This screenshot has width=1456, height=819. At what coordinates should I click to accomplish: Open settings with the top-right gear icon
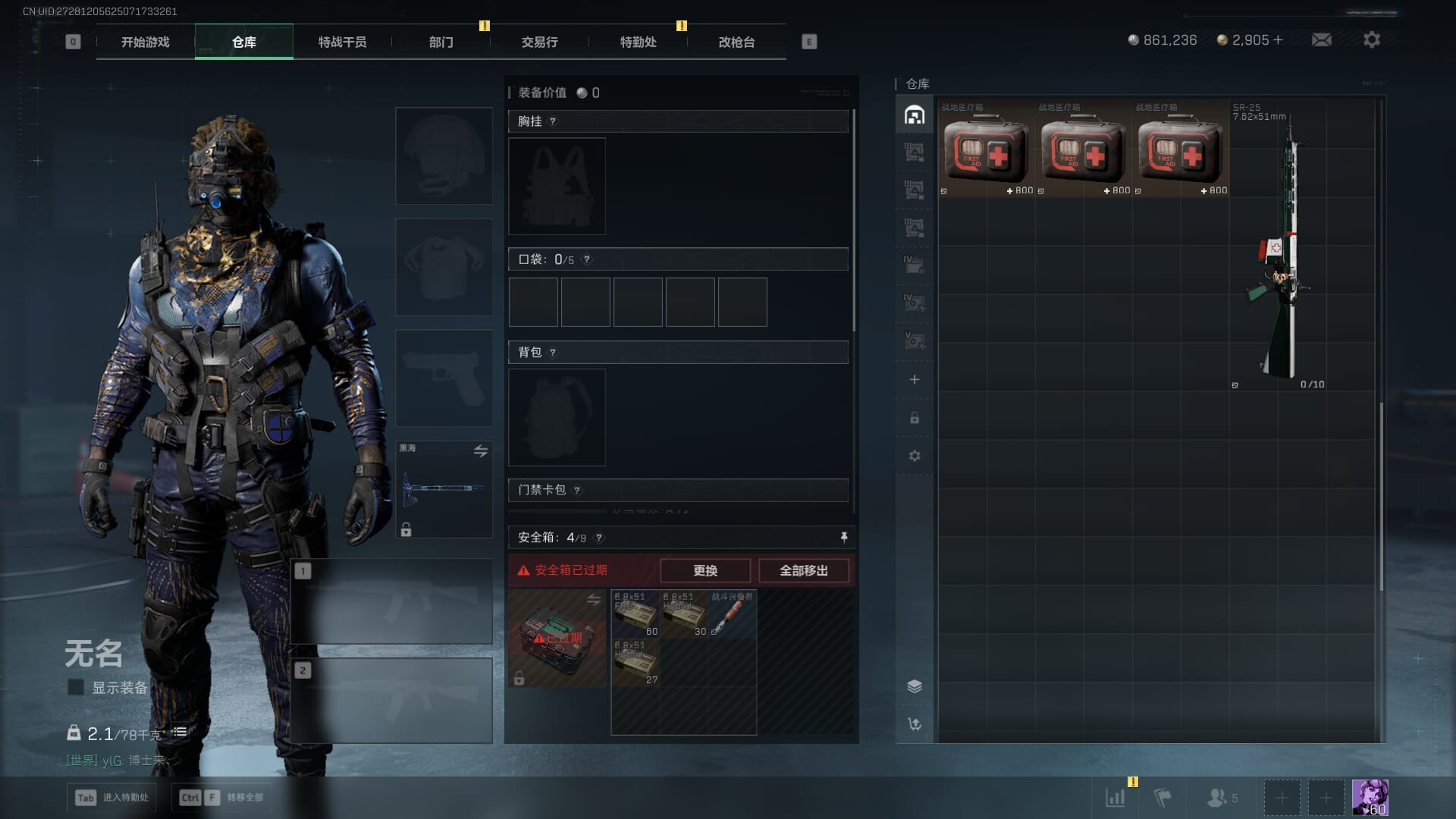click(1371, 40)
